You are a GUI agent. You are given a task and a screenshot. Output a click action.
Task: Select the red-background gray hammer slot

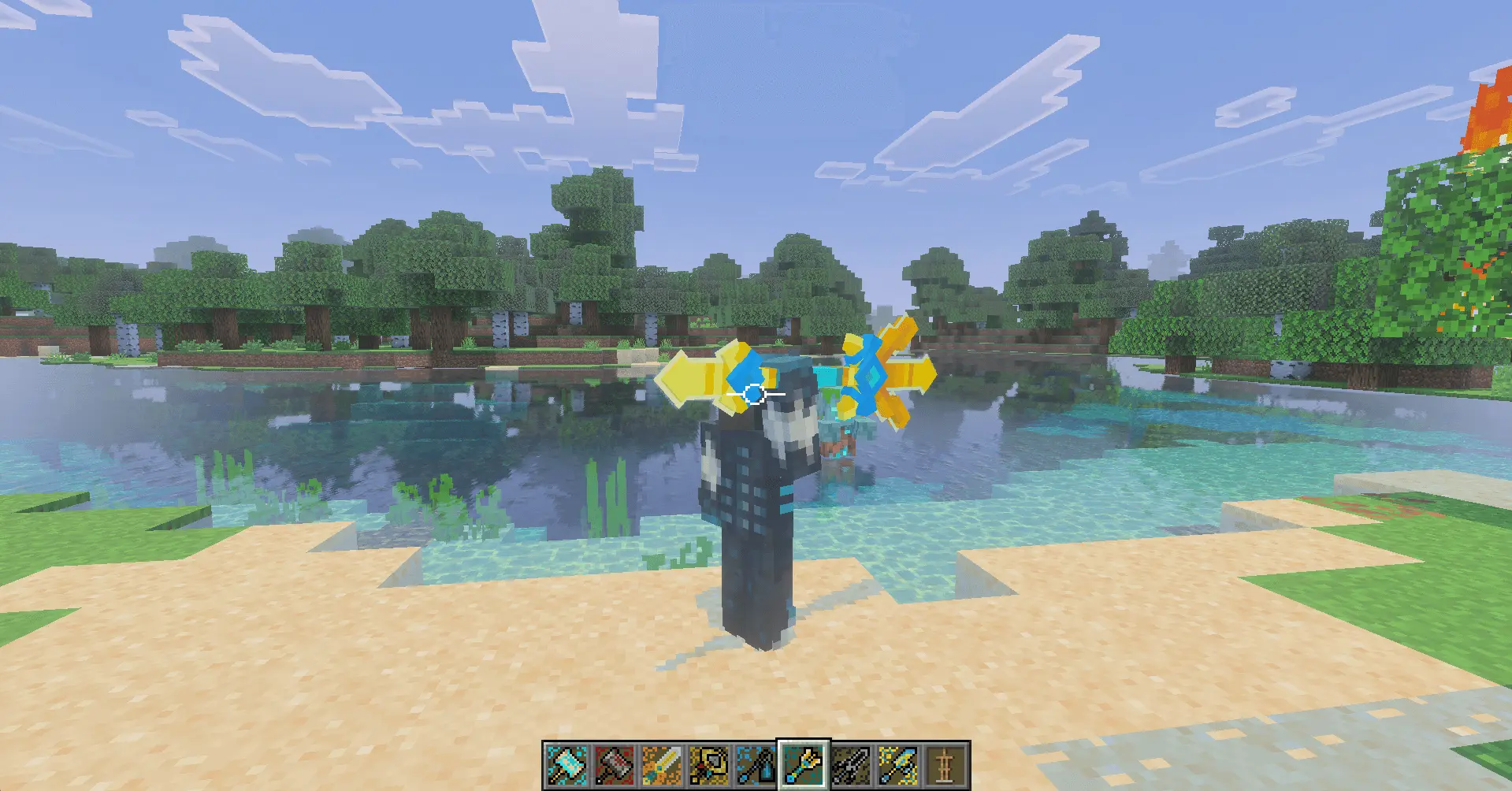[x=614, y=765]
